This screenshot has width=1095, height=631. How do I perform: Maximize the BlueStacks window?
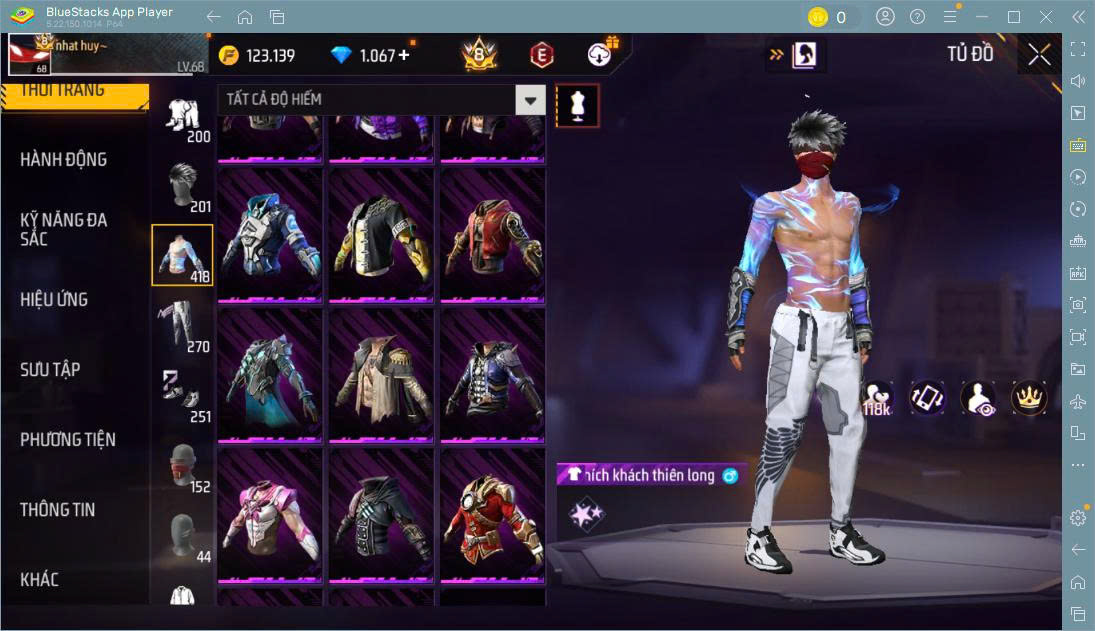coord(1014,17)
